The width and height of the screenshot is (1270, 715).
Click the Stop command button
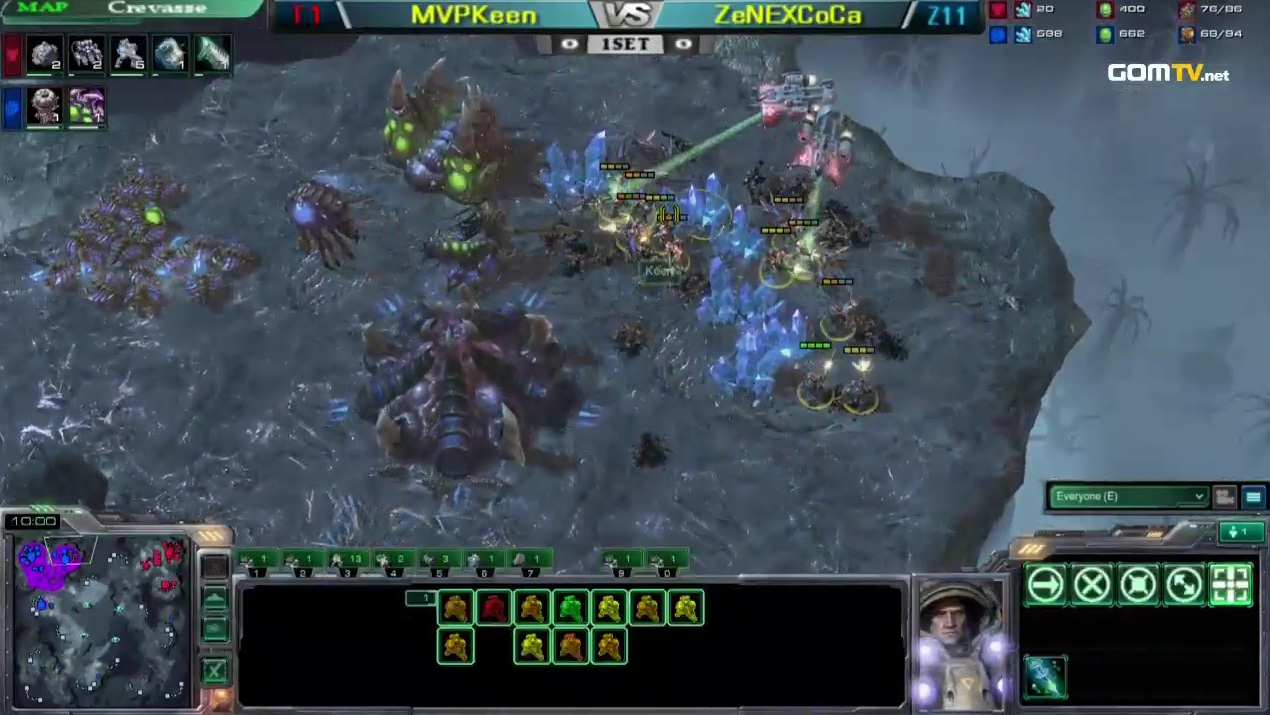[1092, 585]
